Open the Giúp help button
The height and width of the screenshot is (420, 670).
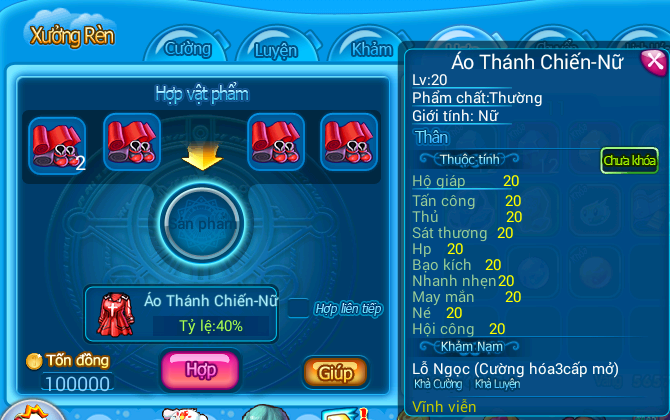[x=336, y=373]
